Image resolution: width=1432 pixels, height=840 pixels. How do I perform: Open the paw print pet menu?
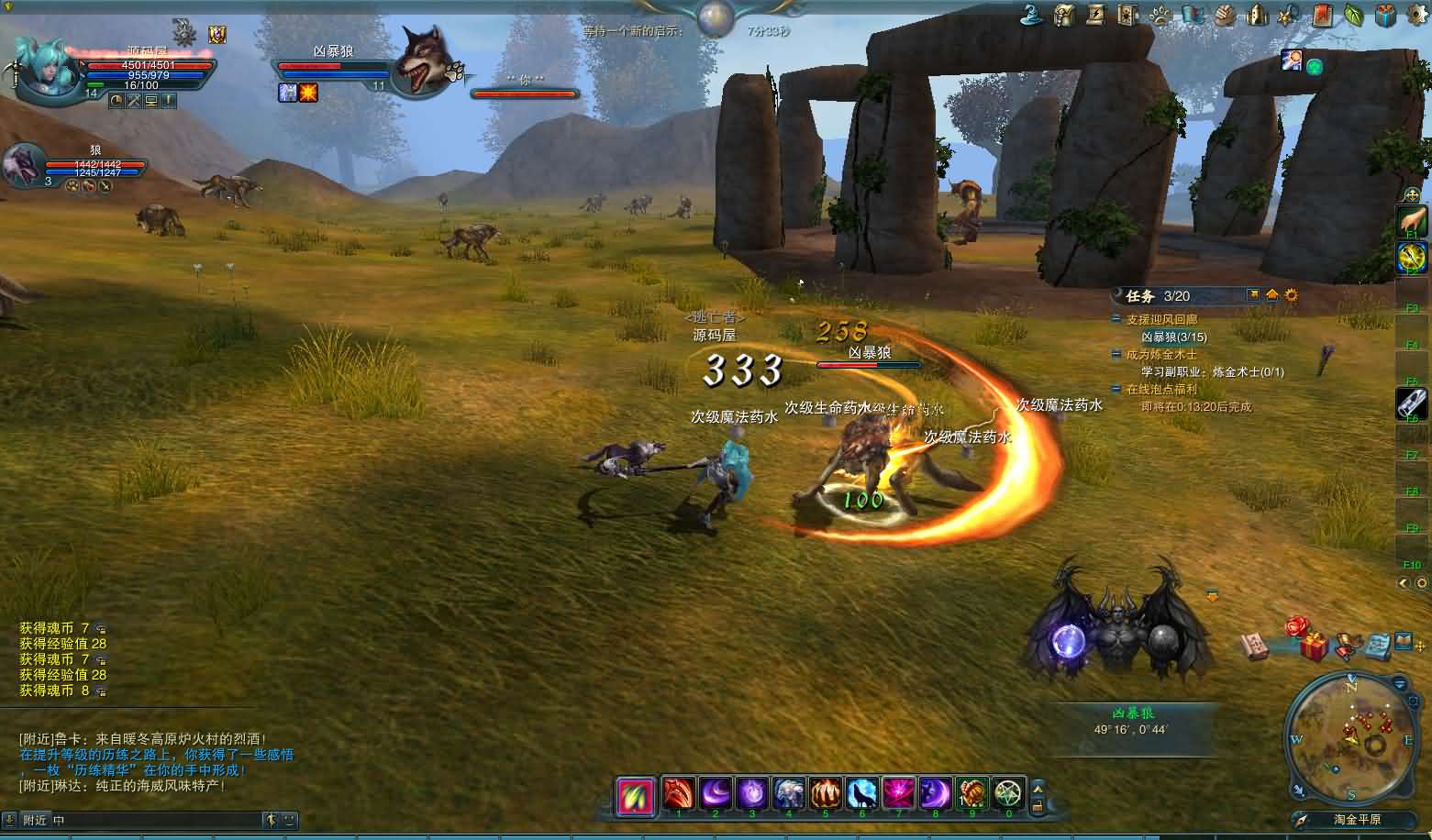[1160, 15]
